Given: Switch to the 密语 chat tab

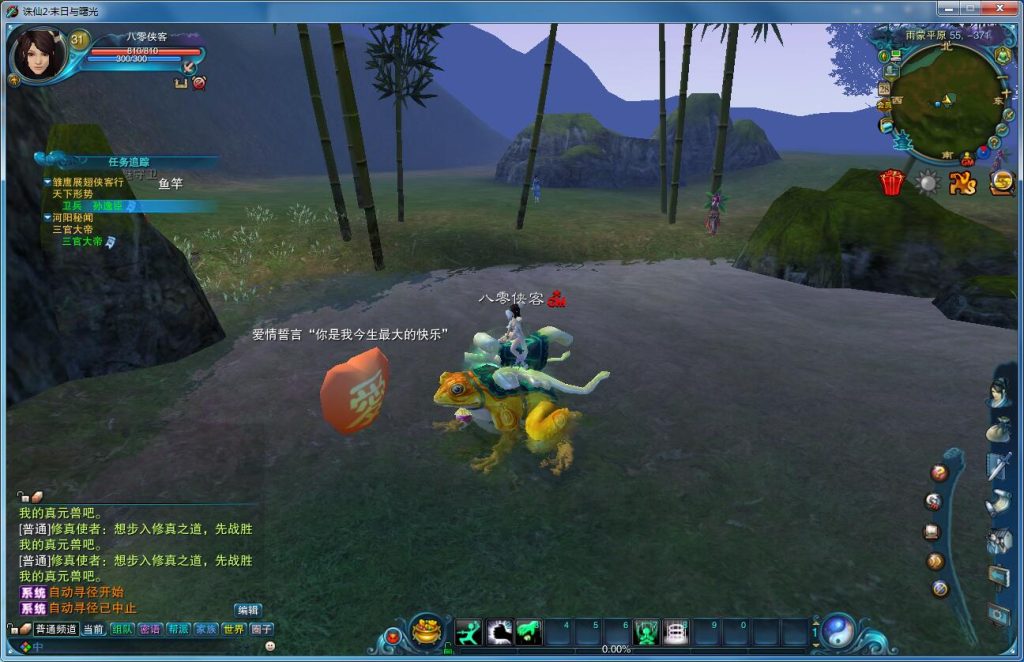Looking at the screenshot, I should pos(150,629).
